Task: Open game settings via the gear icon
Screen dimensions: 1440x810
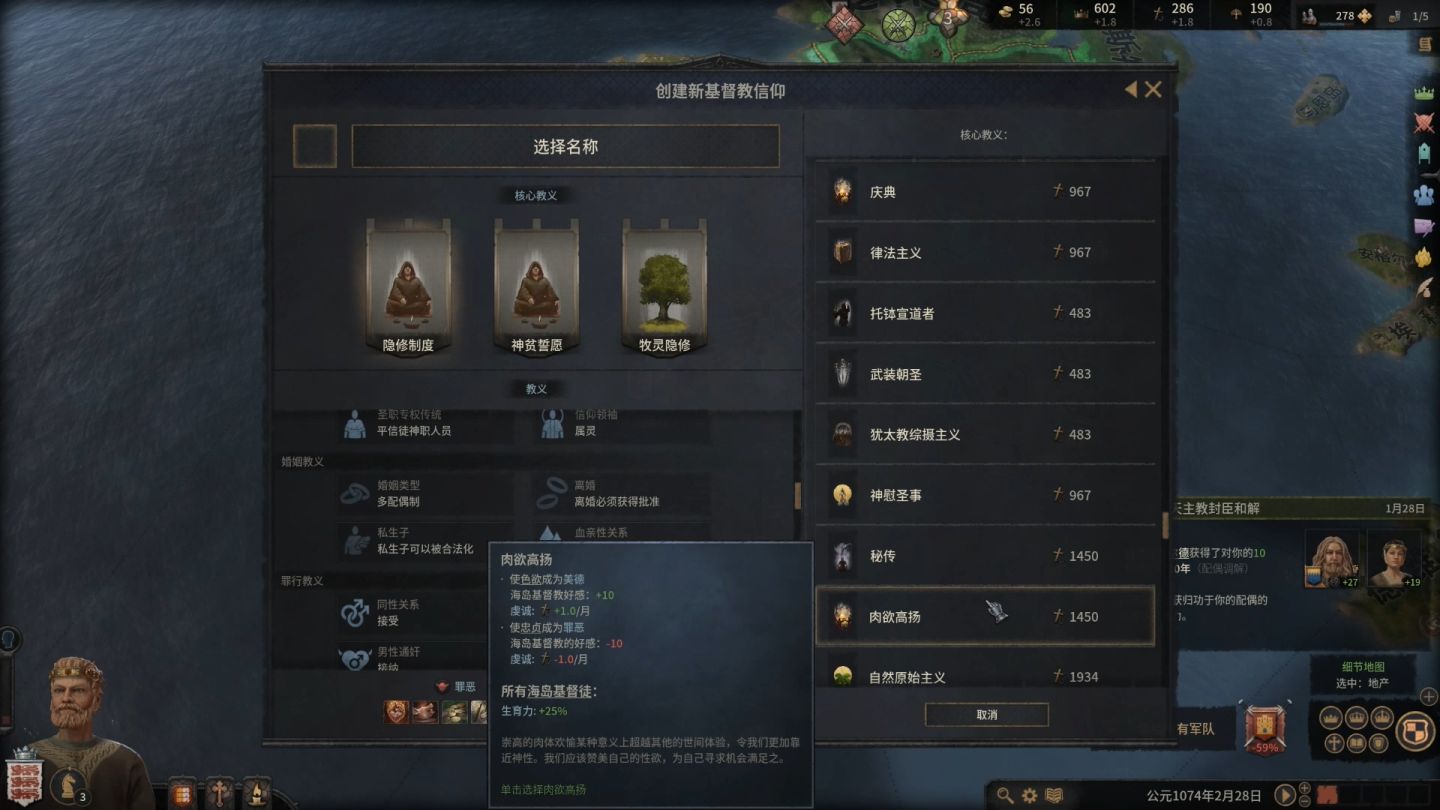Action: 1028,794
